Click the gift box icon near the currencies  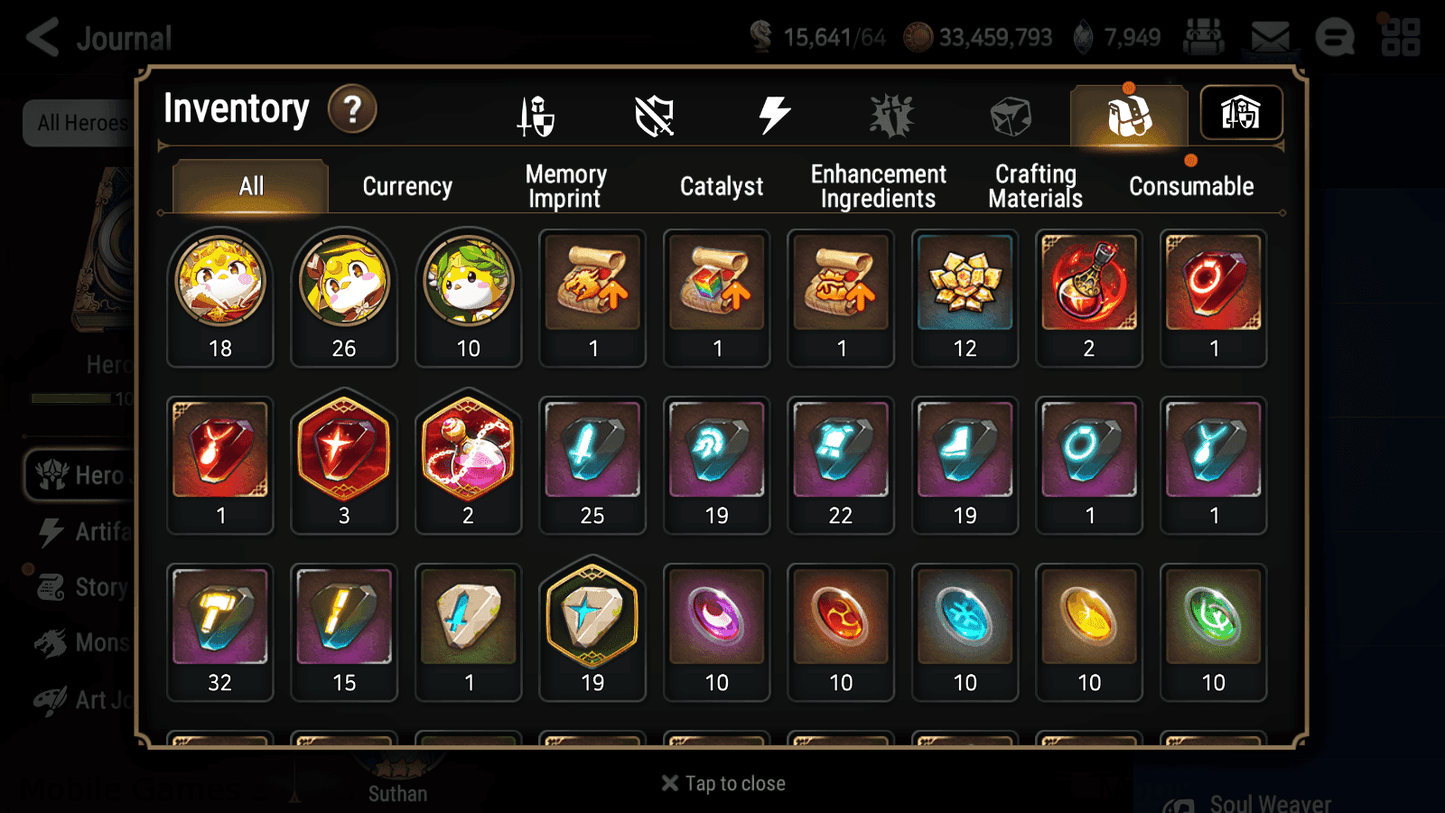click(x=1204, y=36)
